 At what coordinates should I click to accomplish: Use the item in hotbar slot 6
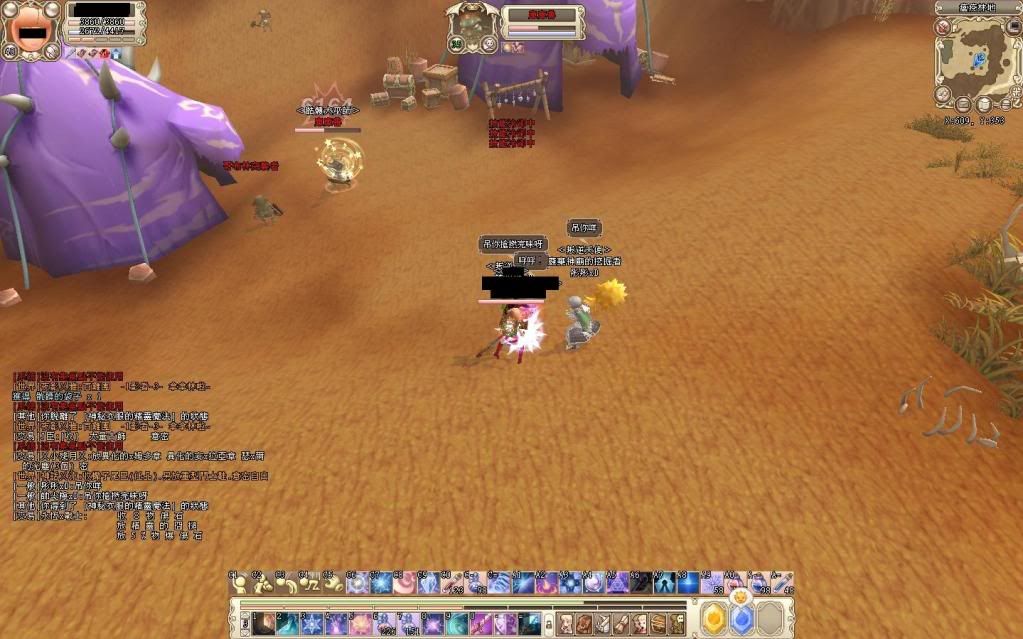click(x=385, y=624)
